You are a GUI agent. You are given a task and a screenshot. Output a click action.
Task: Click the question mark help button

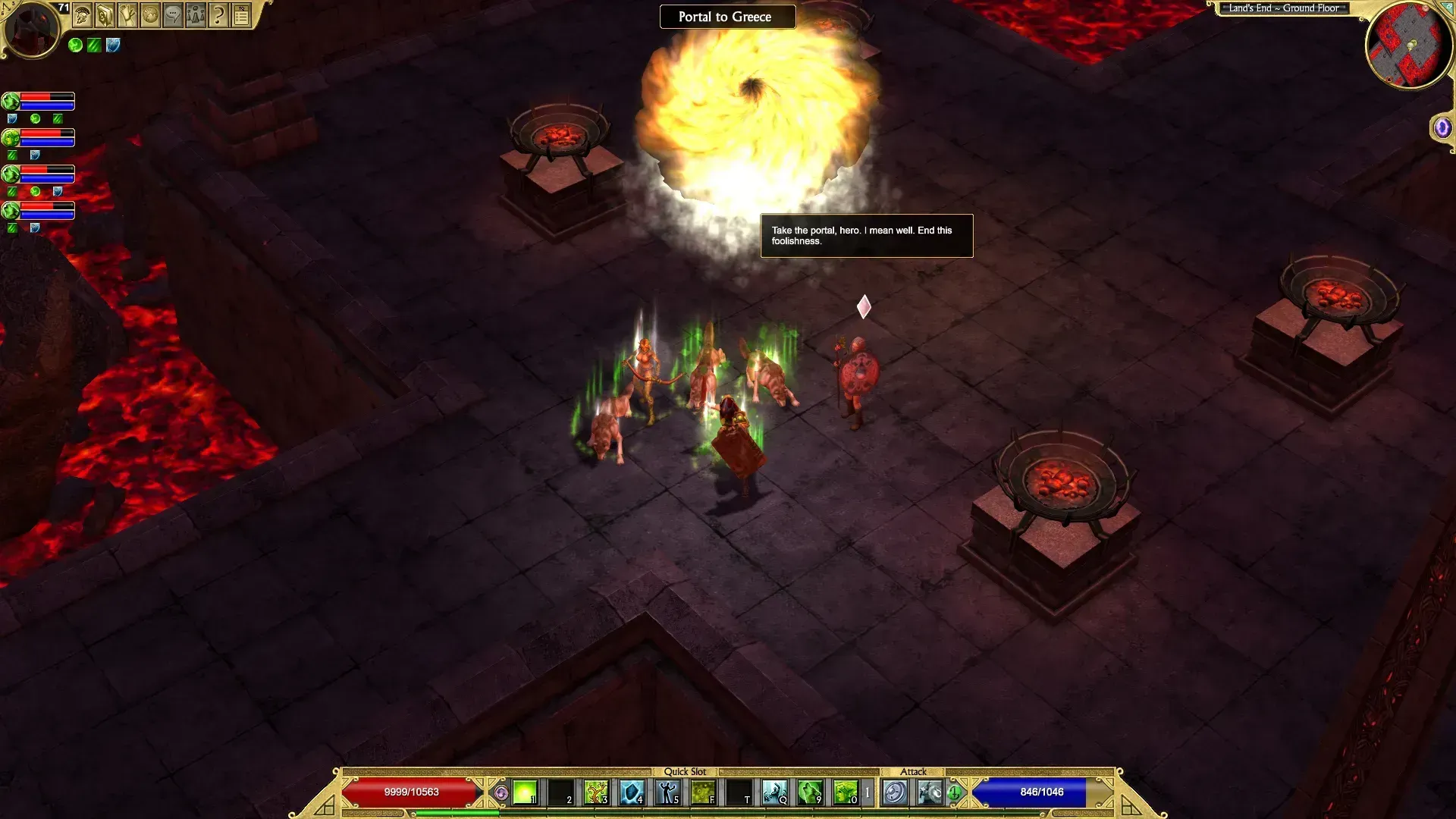pos(219,14)
